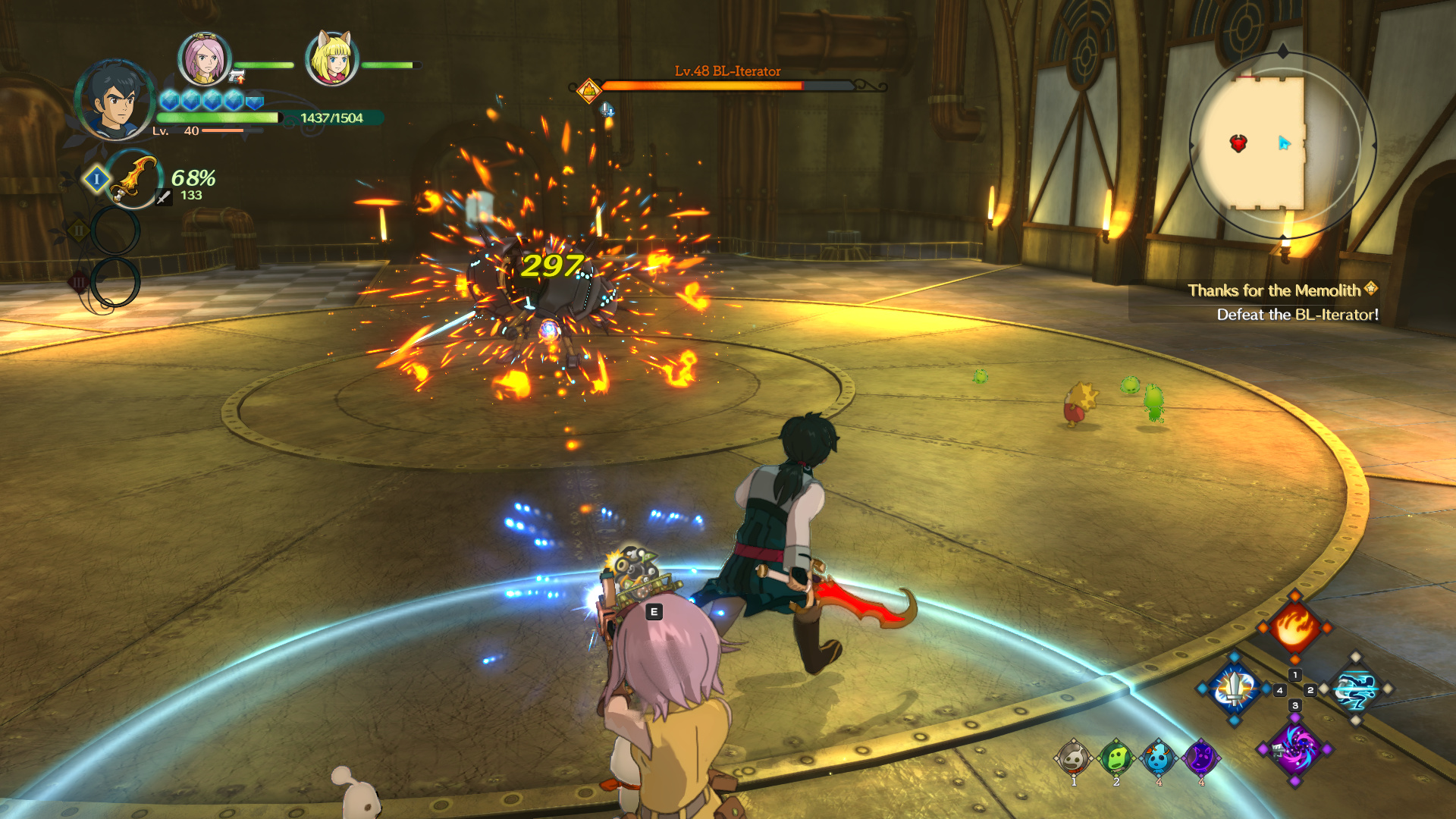Select the white higgledy icon
The image size is (1456, 819).
click(x=1073, y=758)
